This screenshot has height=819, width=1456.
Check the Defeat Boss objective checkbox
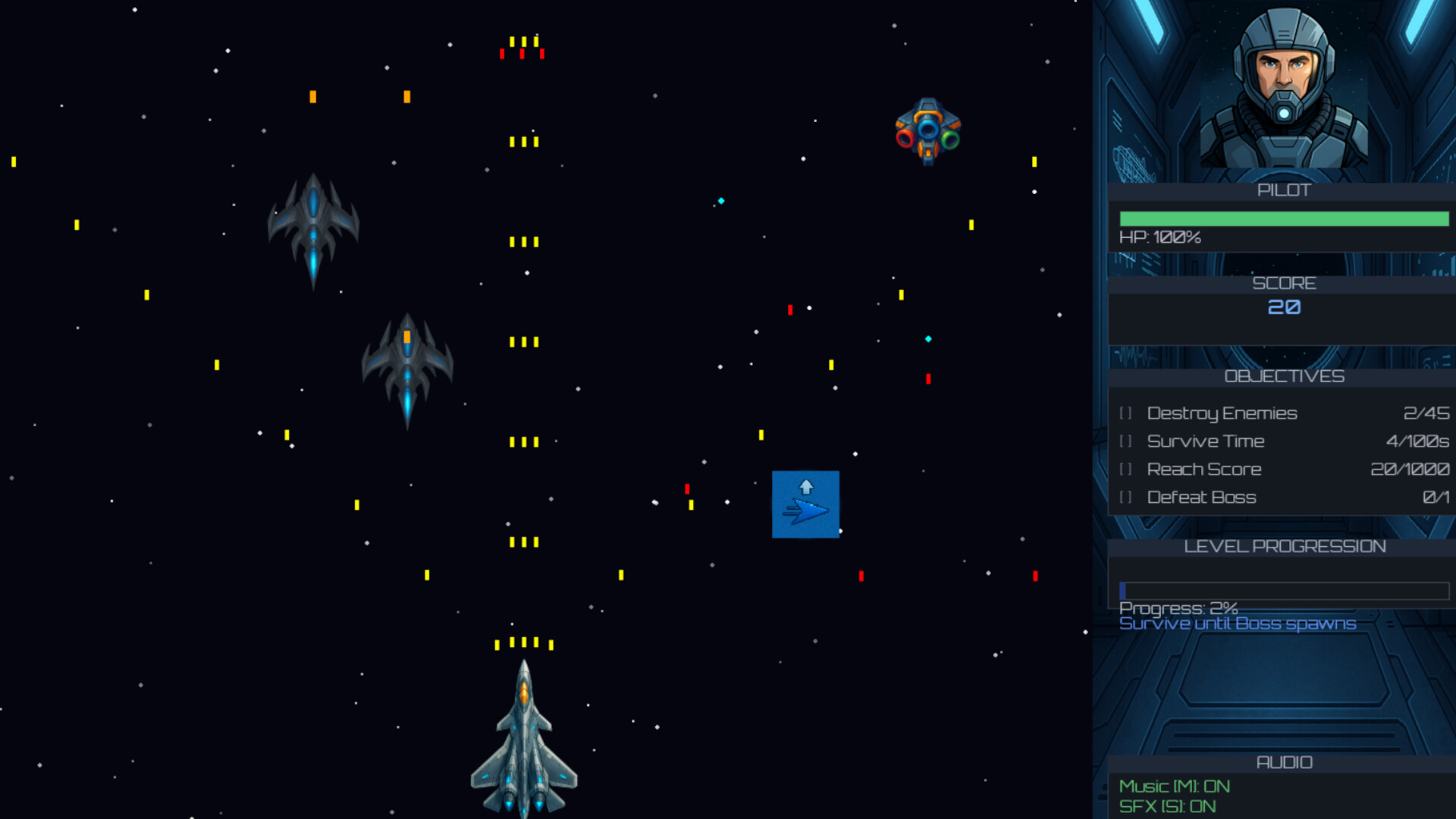pyautogui.click(x=1125, y=497)
